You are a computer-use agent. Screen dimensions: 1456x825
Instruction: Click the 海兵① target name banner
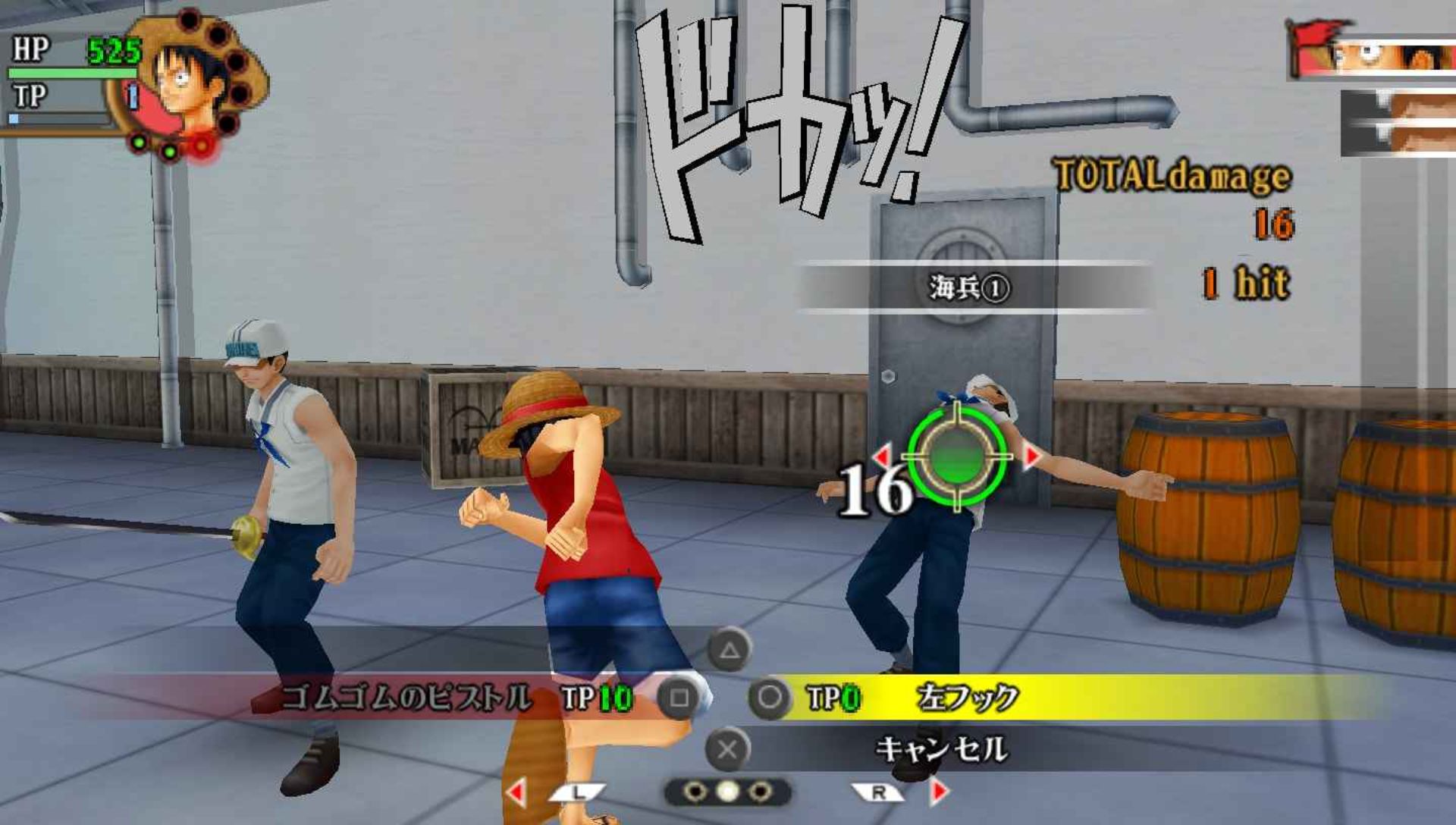click(971, 287)
